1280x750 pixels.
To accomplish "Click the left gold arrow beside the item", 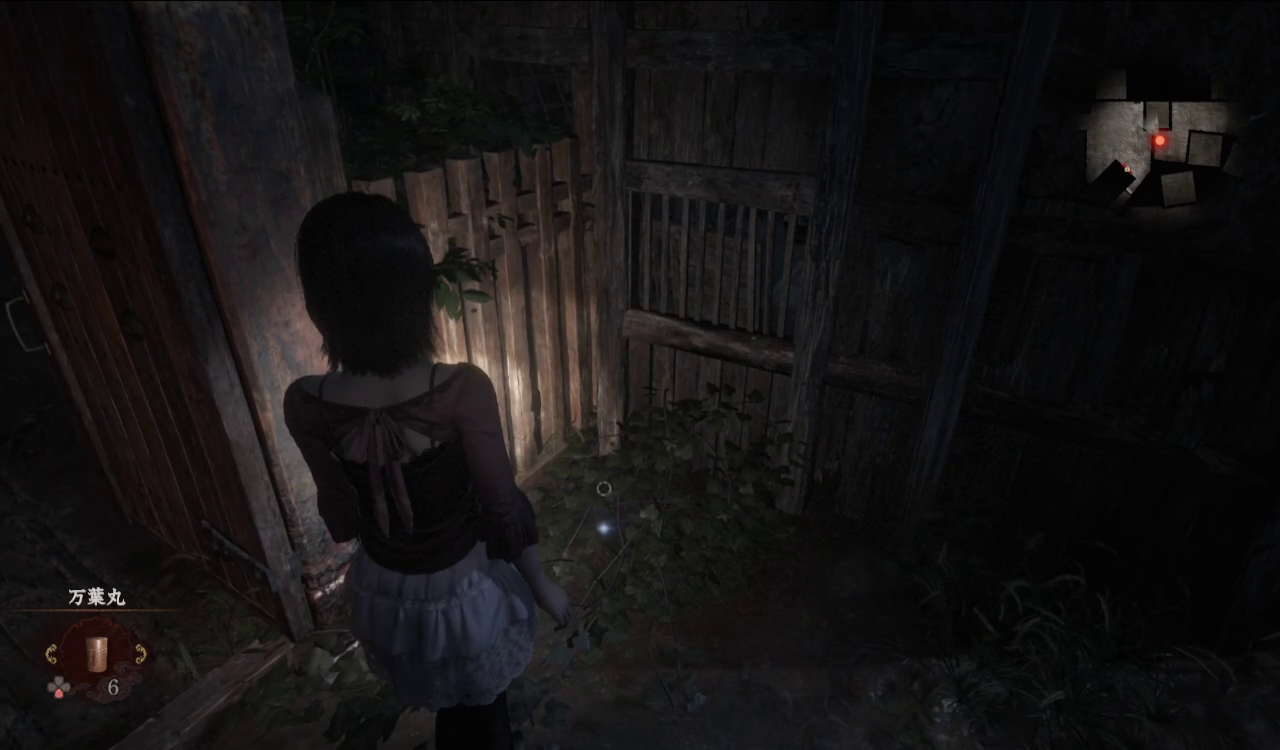I will (52, 654).
